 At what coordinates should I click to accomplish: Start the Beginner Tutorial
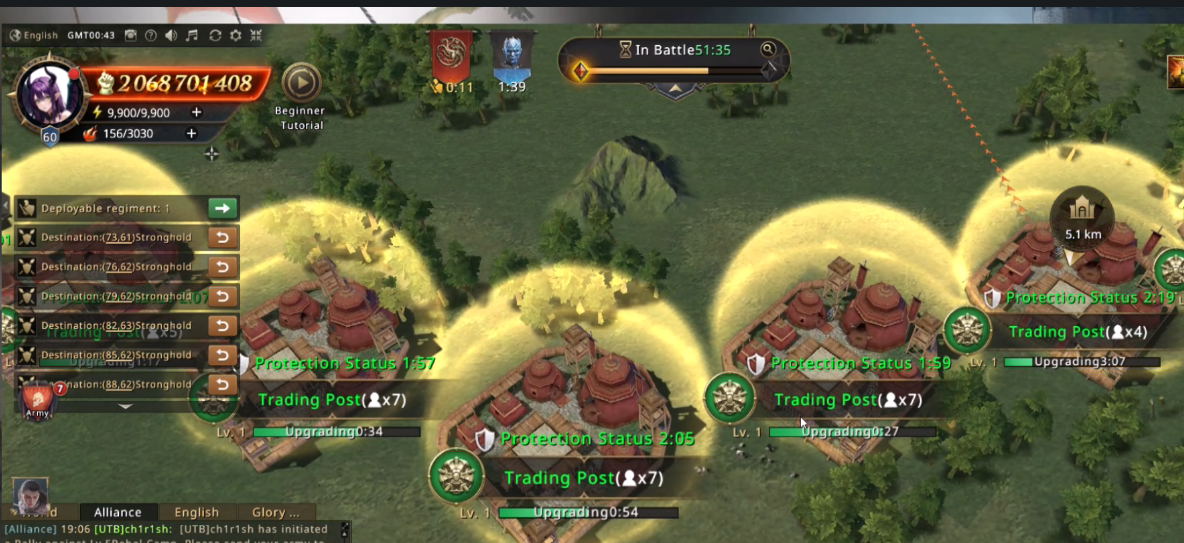pyautogui.click(x=301, y=84)
